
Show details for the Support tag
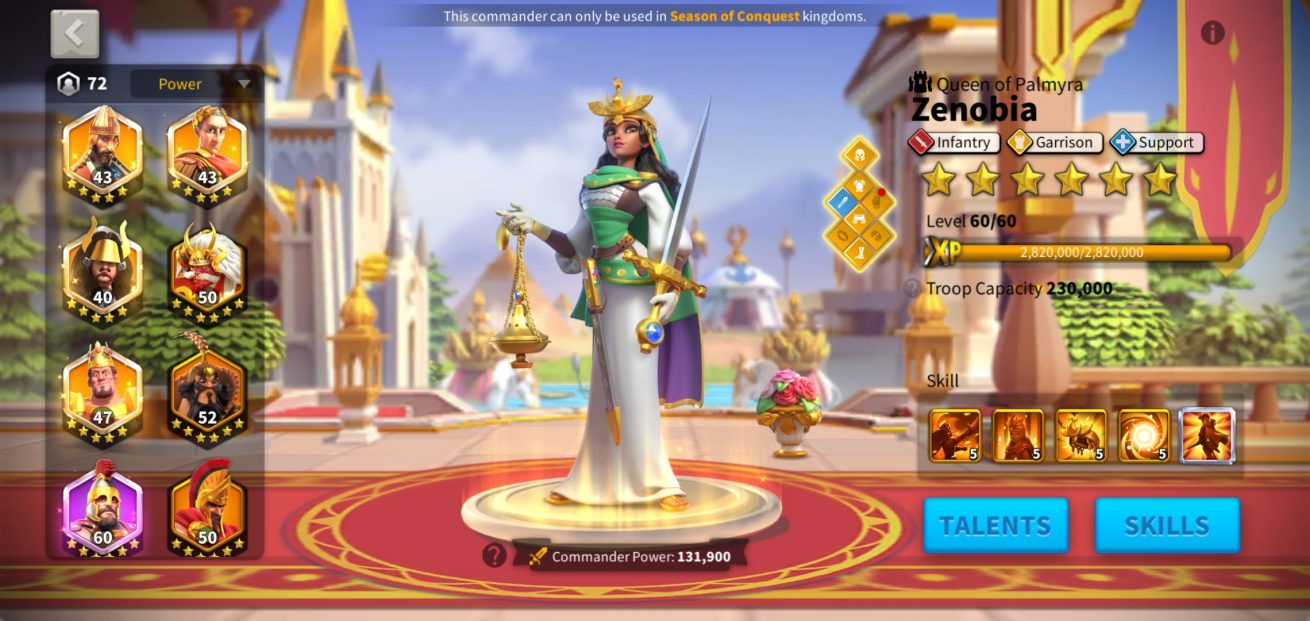point(1156,143)
